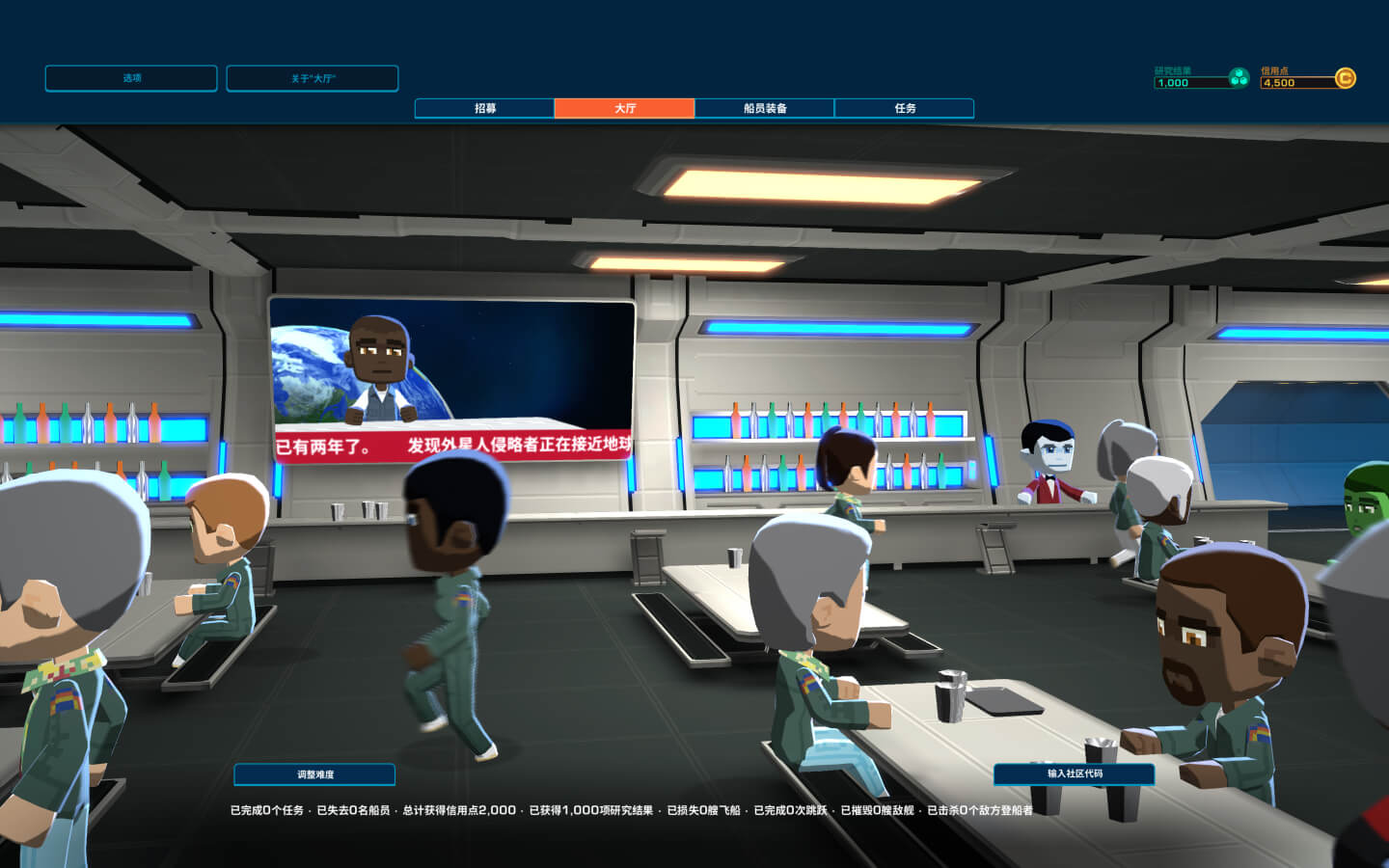Select the 大厅 tab

(x=624, y=108)
